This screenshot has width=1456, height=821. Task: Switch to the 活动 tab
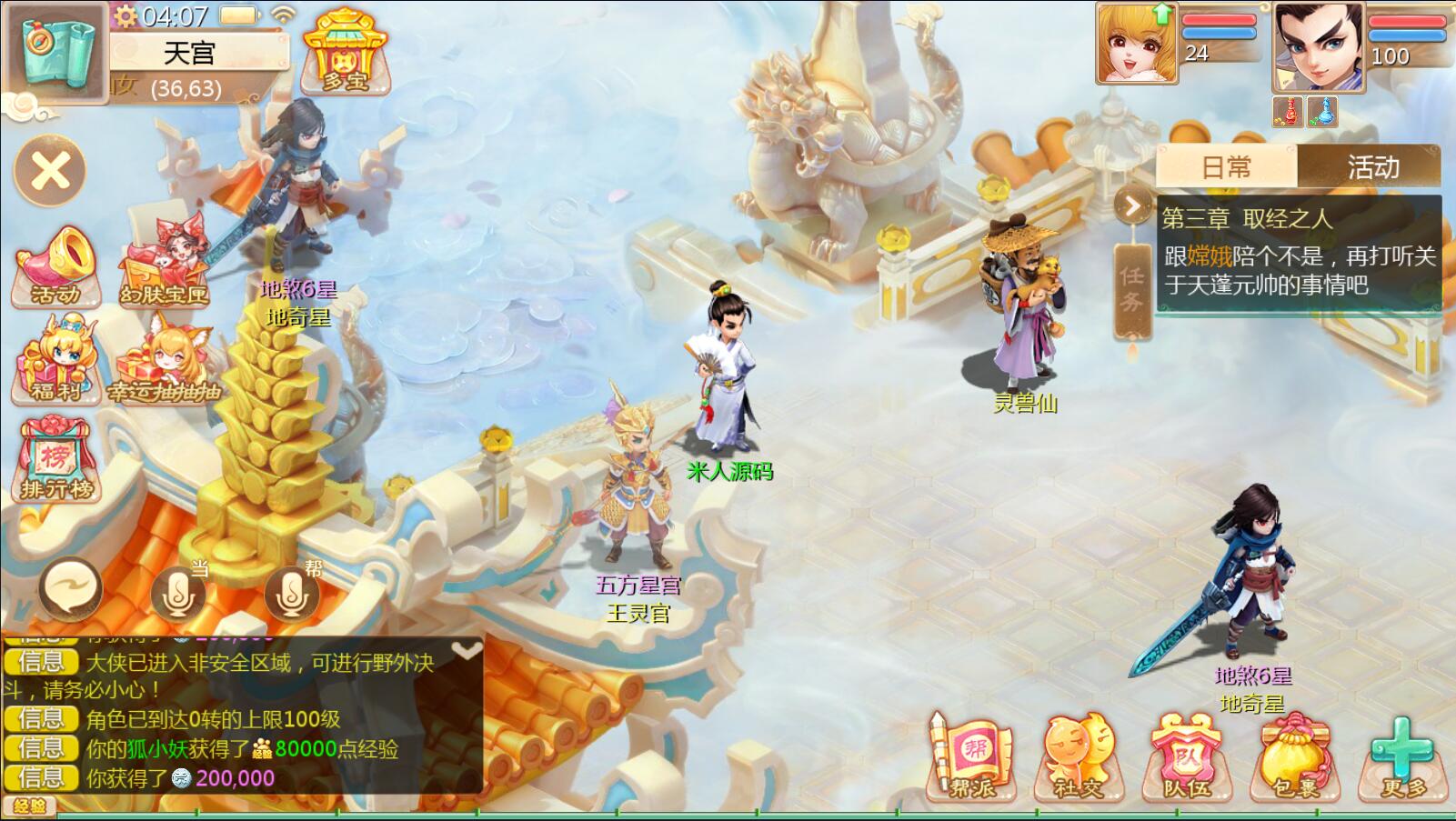[1372, 167]
